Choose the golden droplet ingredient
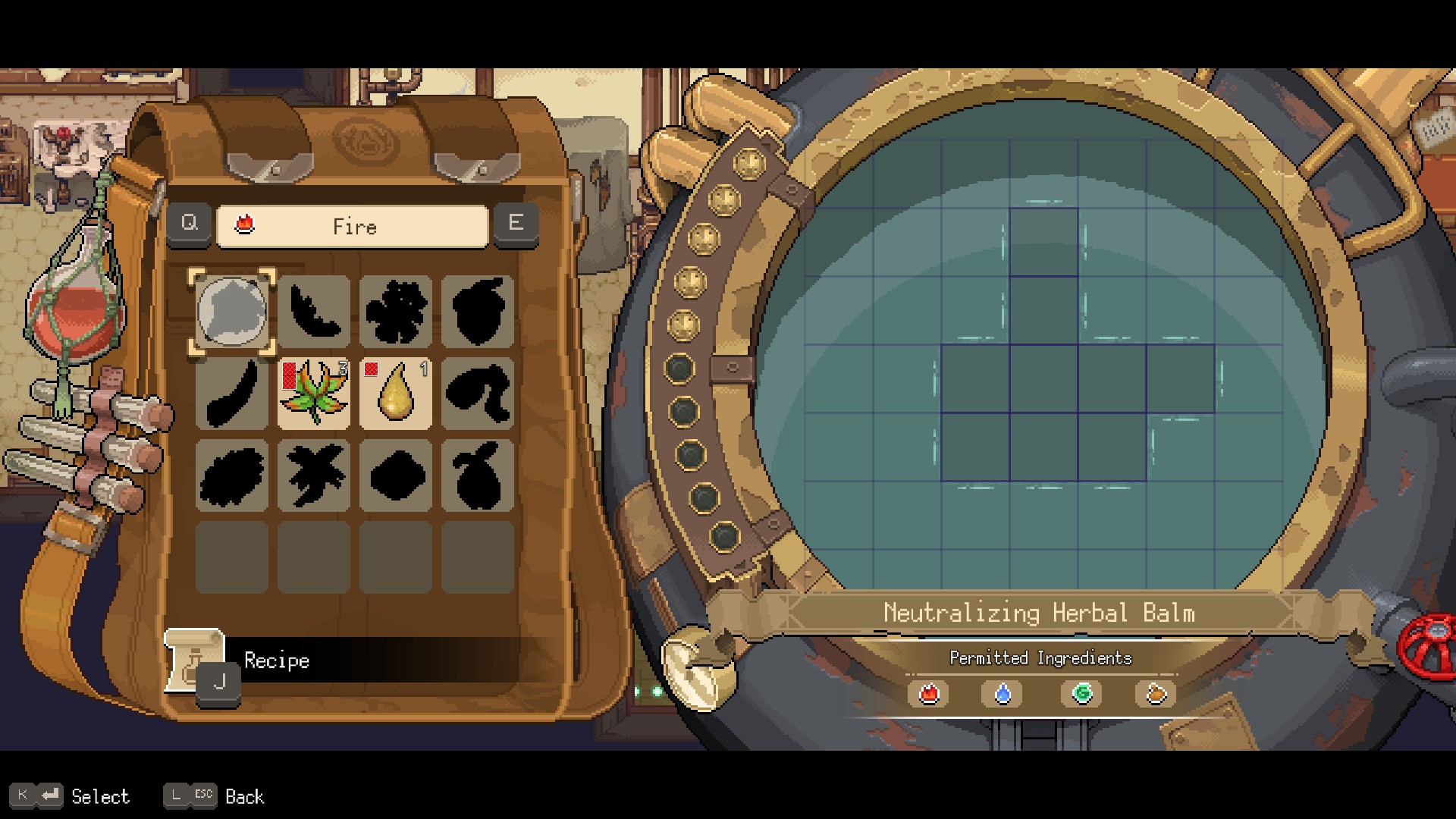 [x=395, y=394]
